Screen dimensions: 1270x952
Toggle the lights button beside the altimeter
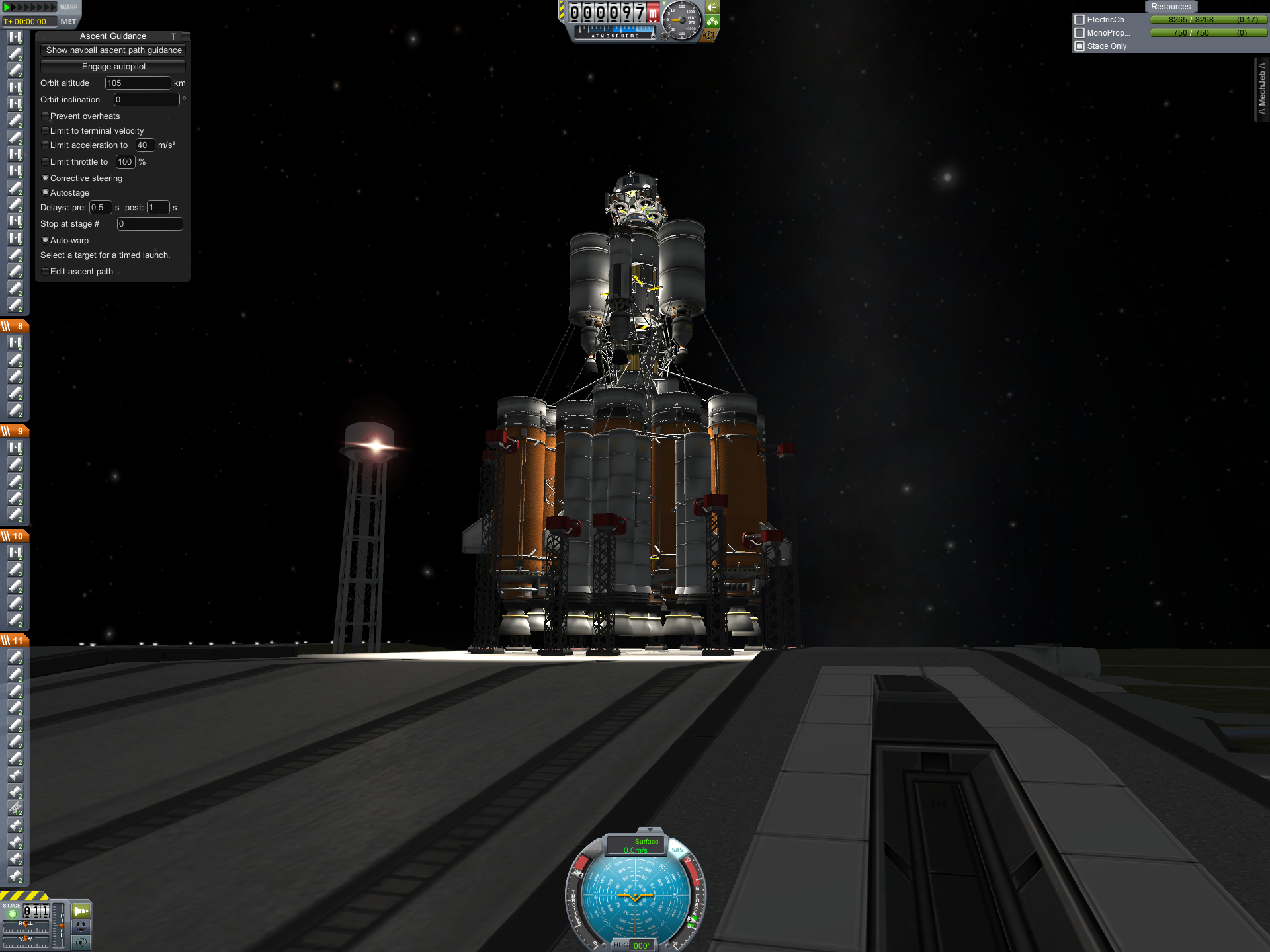click(x=712, y=7)
